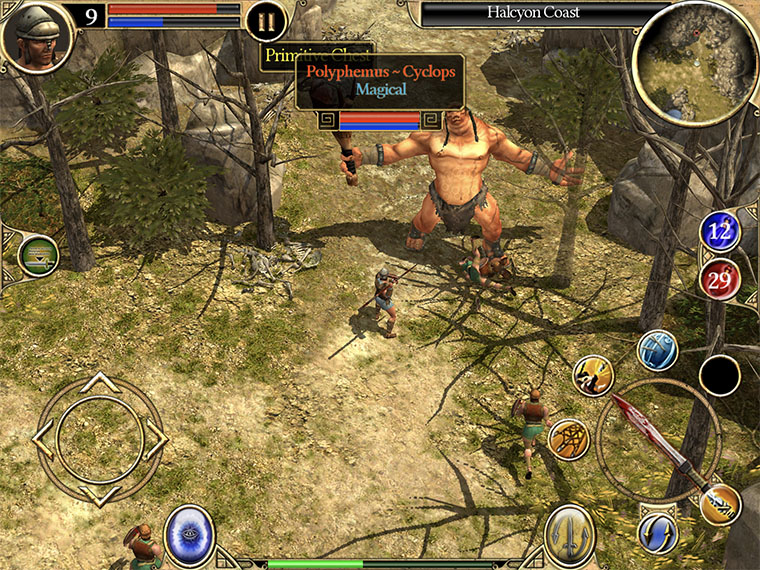Tap the empty black skill slot
This screenshot has width=760, height=570.
(720, 375)
